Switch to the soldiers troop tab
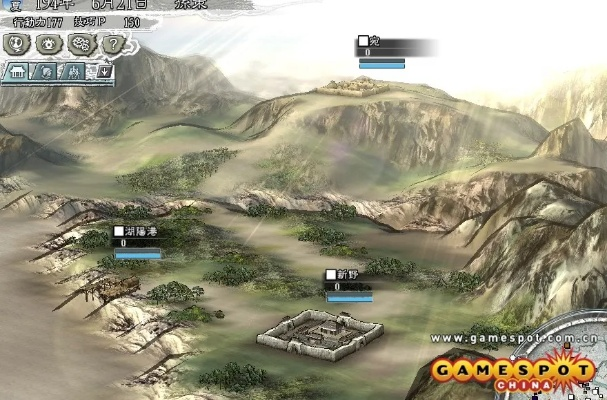This screenshot has width=607, height=400. [73, 72]
